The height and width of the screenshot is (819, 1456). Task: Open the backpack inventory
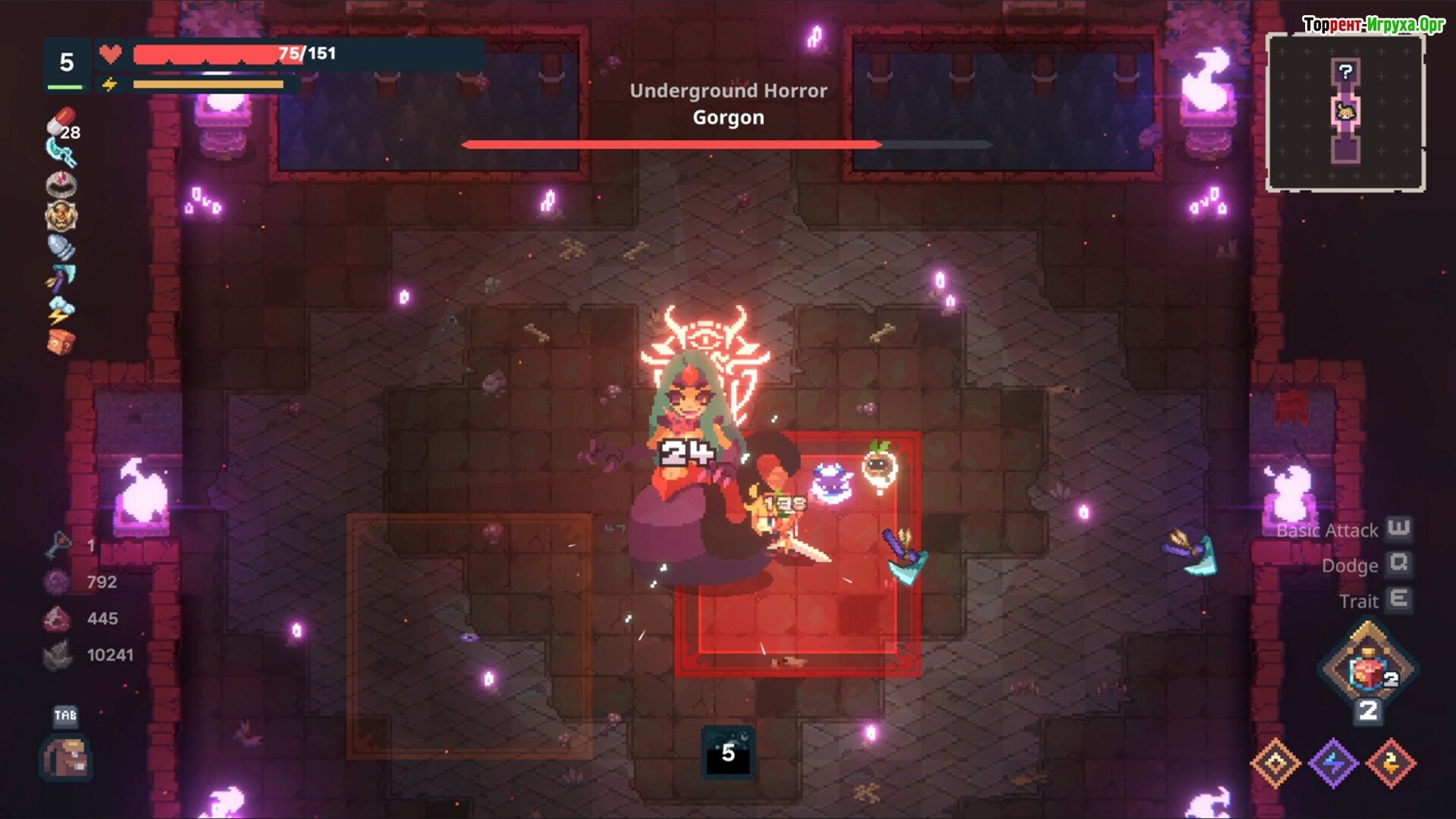coord(67,757)
